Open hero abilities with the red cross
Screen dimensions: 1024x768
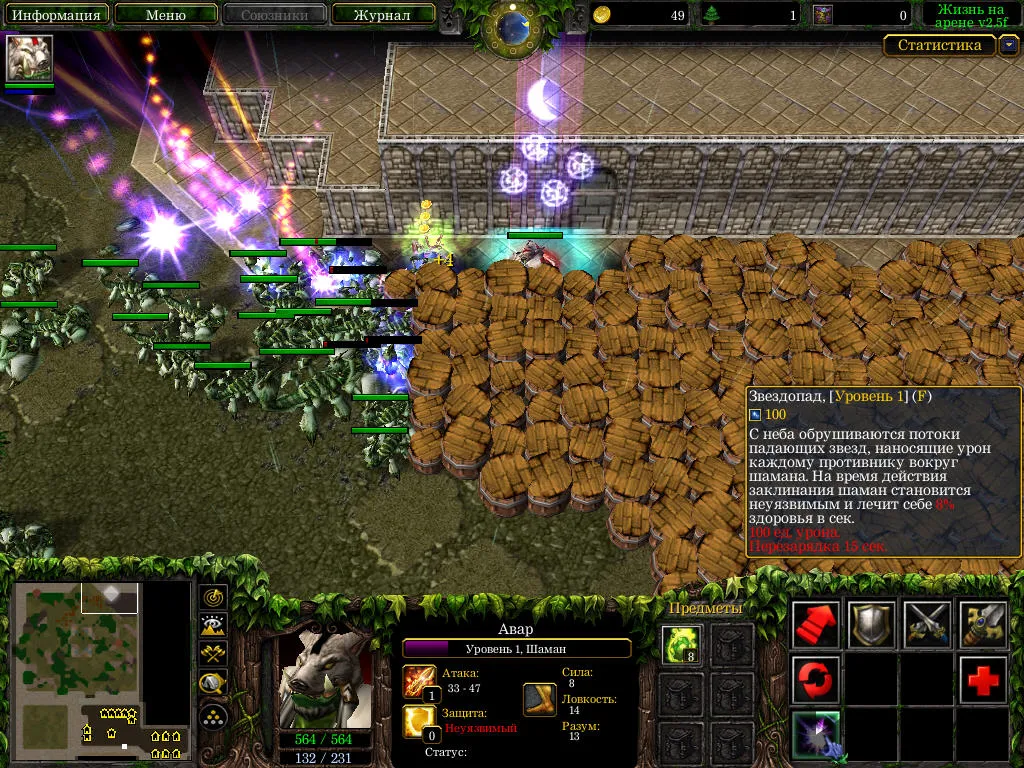983,680
